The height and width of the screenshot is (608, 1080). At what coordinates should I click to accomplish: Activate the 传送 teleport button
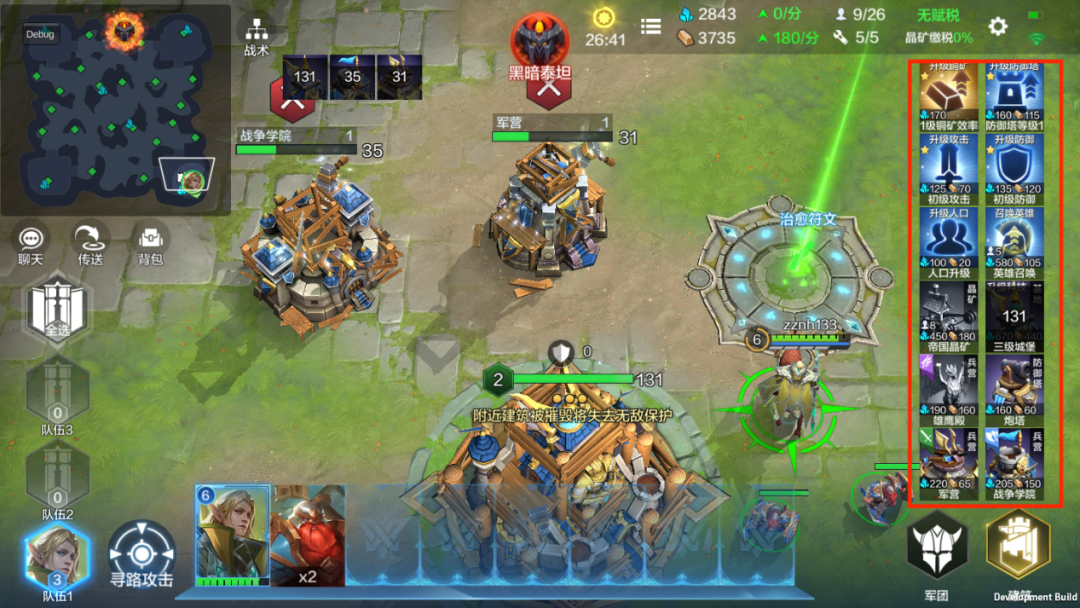(90, 243)
